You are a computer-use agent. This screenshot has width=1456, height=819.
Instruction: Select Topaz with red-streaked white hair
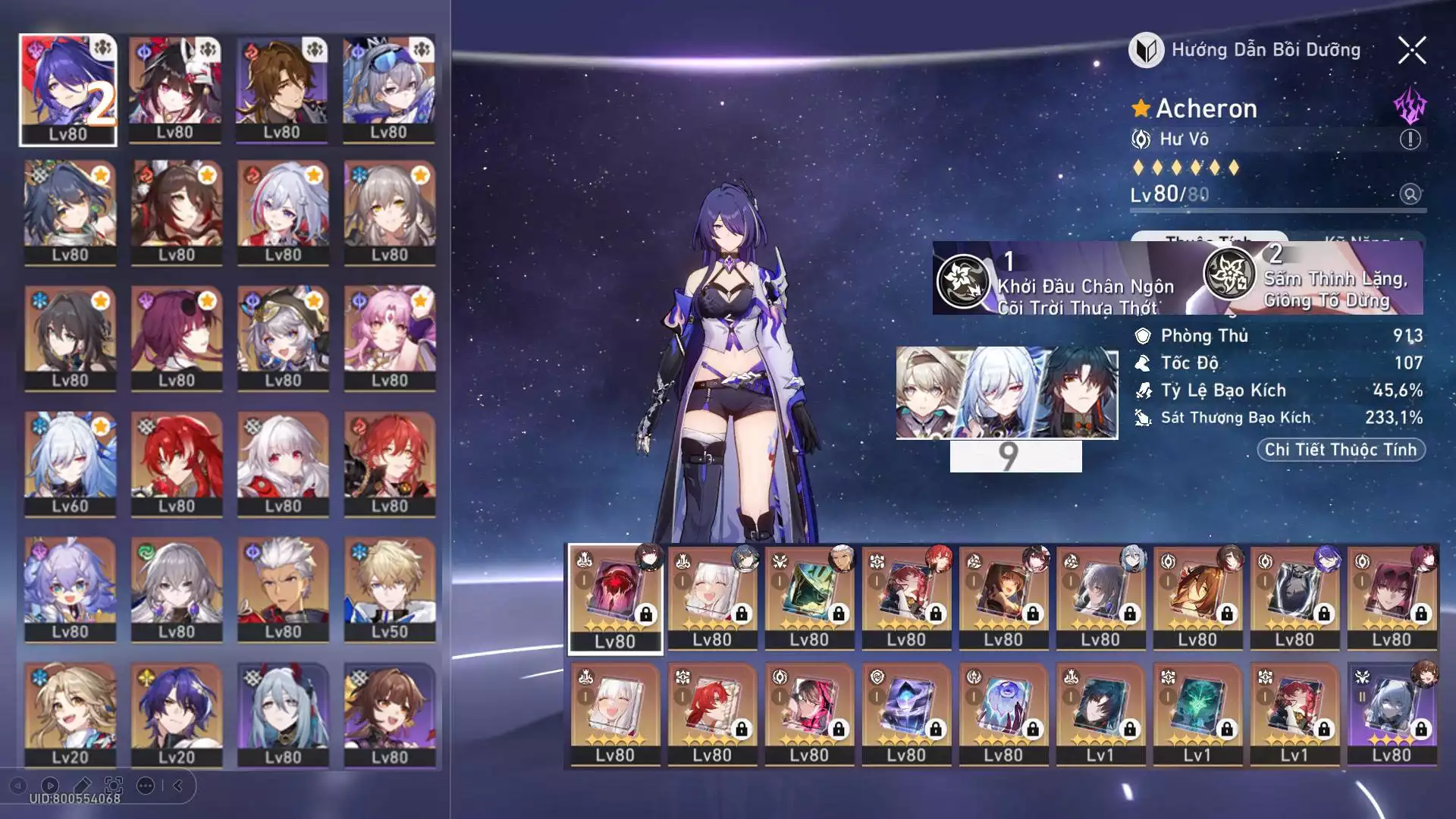pyautogui.click(x=283, y=212)
